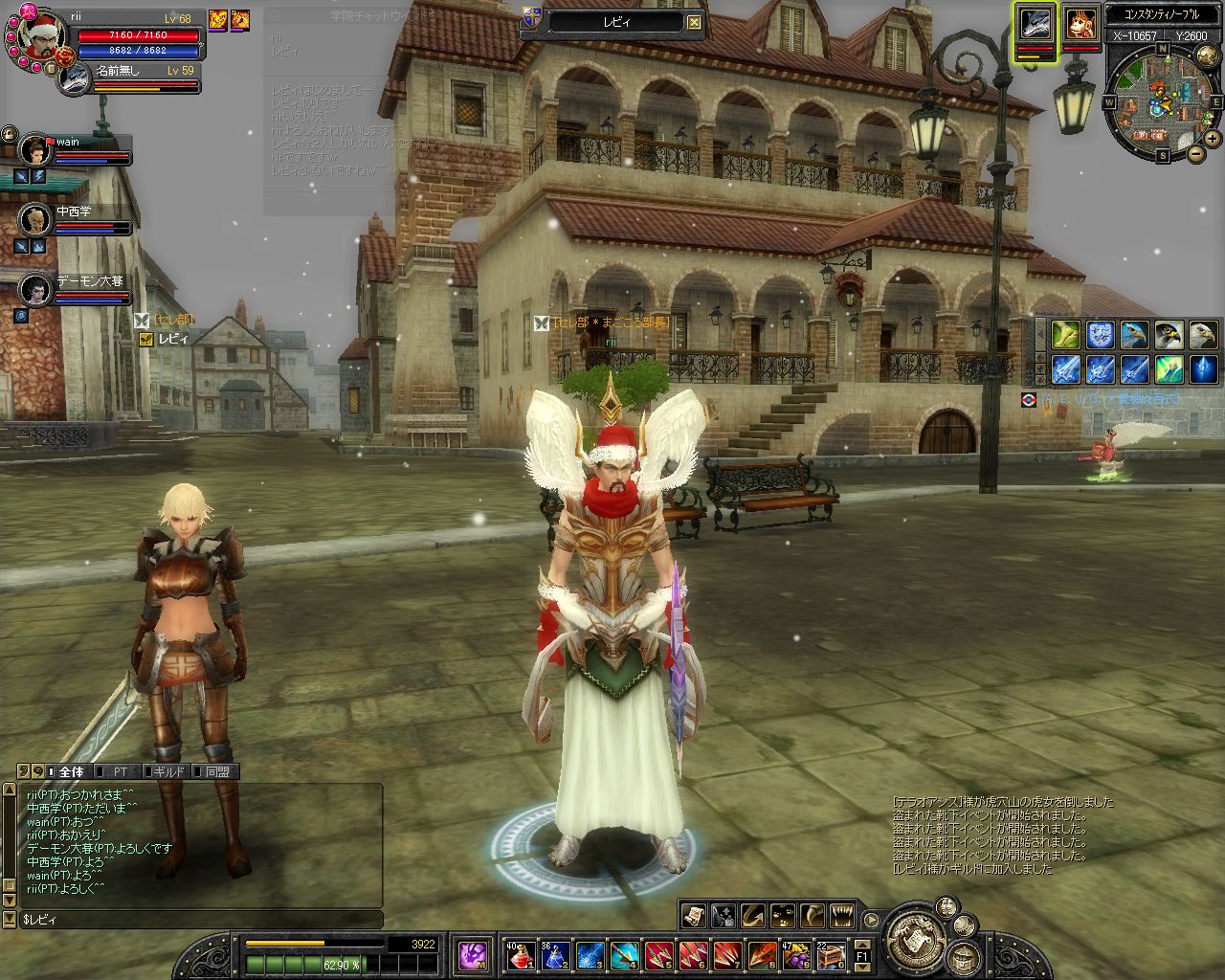The height and width of the screenshot is (980, 1225).
Task: Open the ギルド chat tab
Action: coord(166,771)
